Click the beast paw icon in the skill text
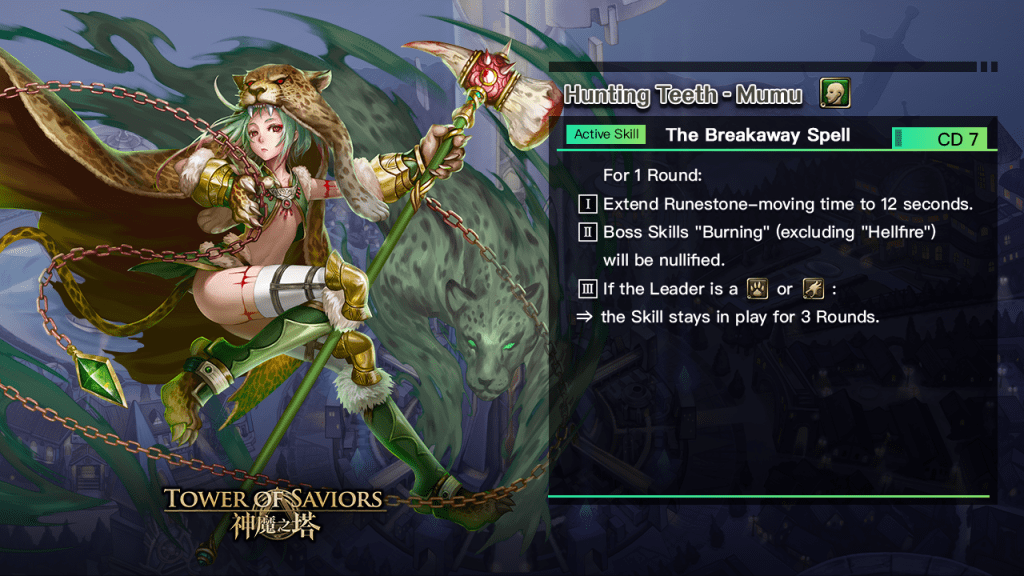The height and width of the screenshot is (576, 1024). [757, 289]
